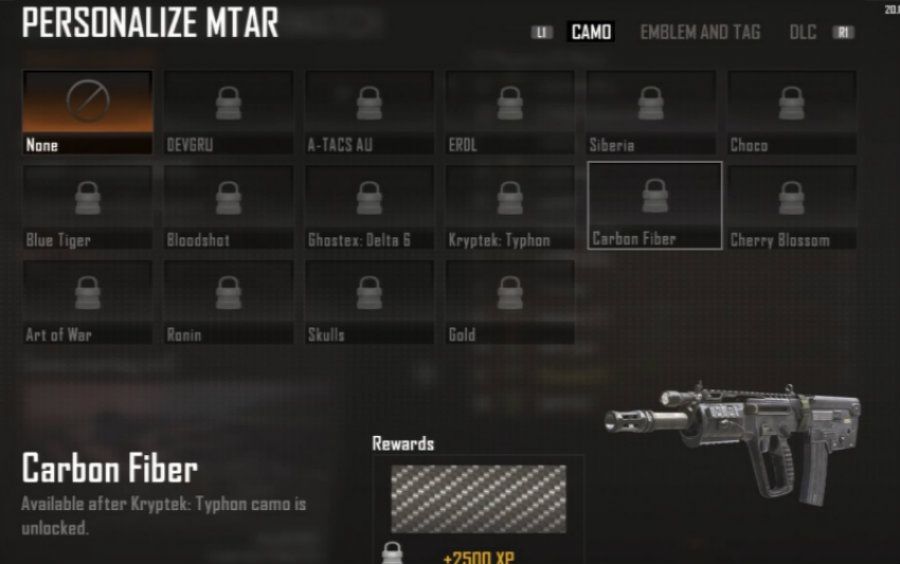The image size is (900, 564).
Task: Select the Cherry Blossom camo
Action: [x=792, y=207]
